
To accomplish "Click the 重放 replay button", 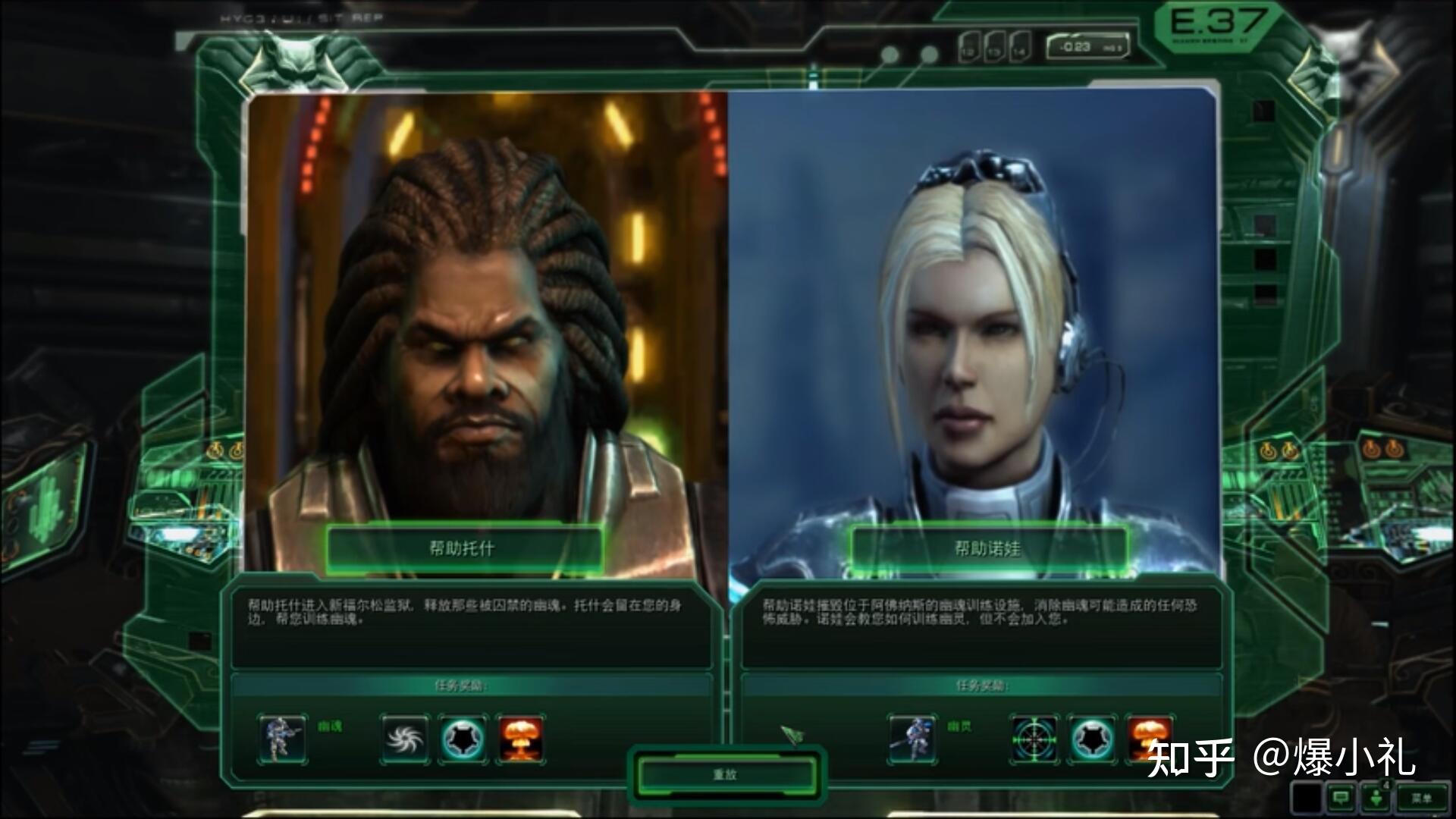I will (x=725, y=775).
